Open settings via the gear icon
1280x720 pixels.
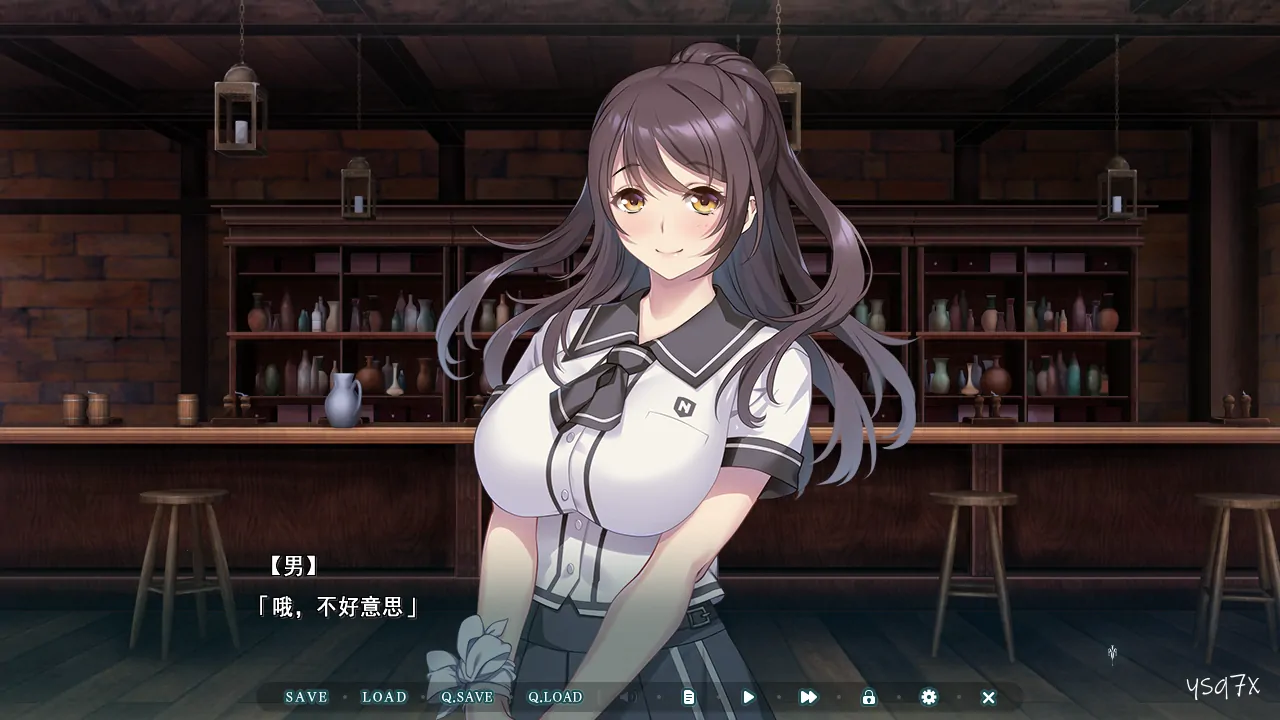tap(928, 697)
